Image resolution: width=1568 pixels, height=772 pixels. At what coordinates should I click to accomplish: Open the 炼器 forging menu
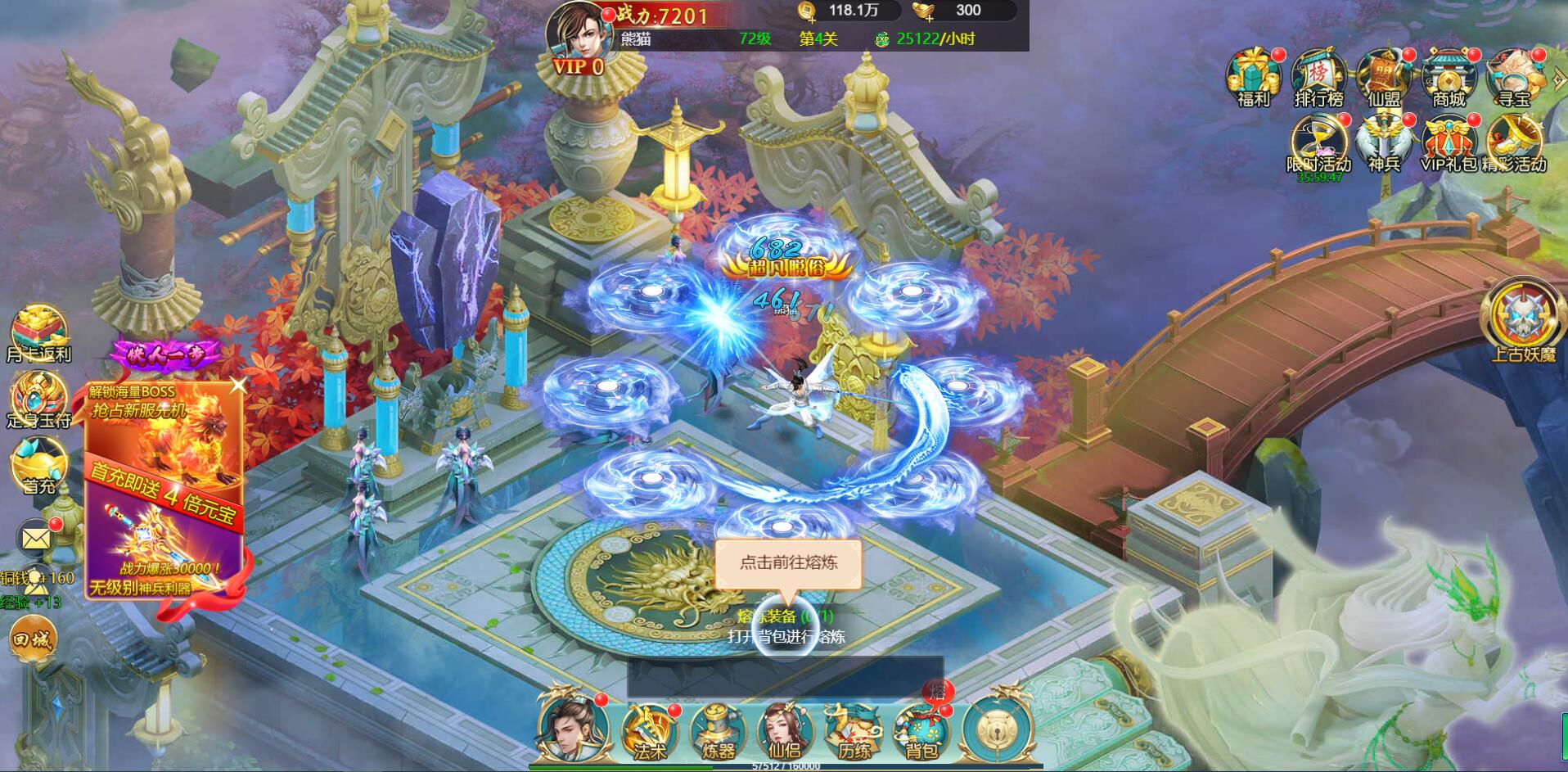[x=718, y=731]
